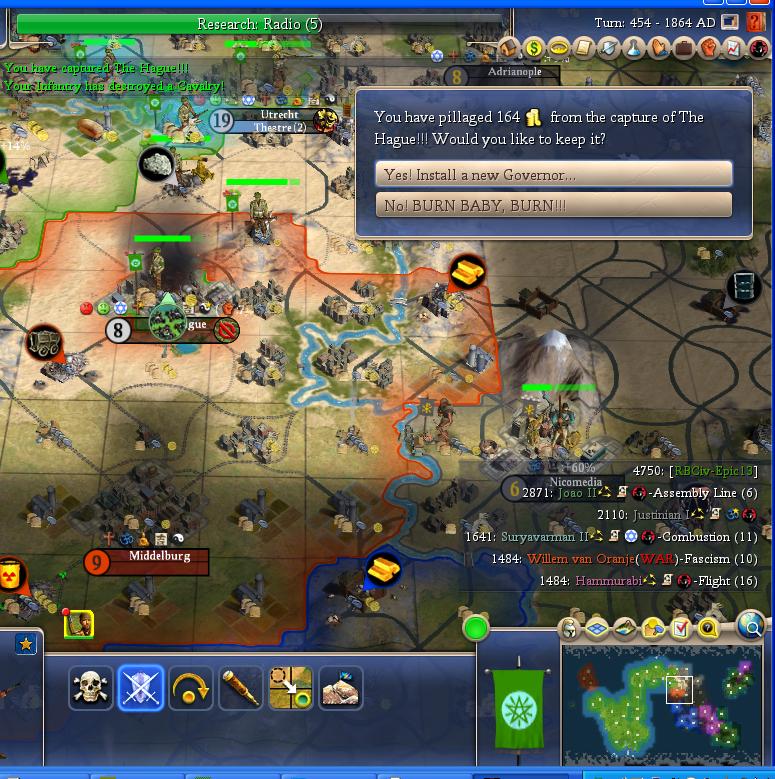This screenshot has height=779, width=775.
Task: Open the Info Screen chart icon
Action: [733, 48]
